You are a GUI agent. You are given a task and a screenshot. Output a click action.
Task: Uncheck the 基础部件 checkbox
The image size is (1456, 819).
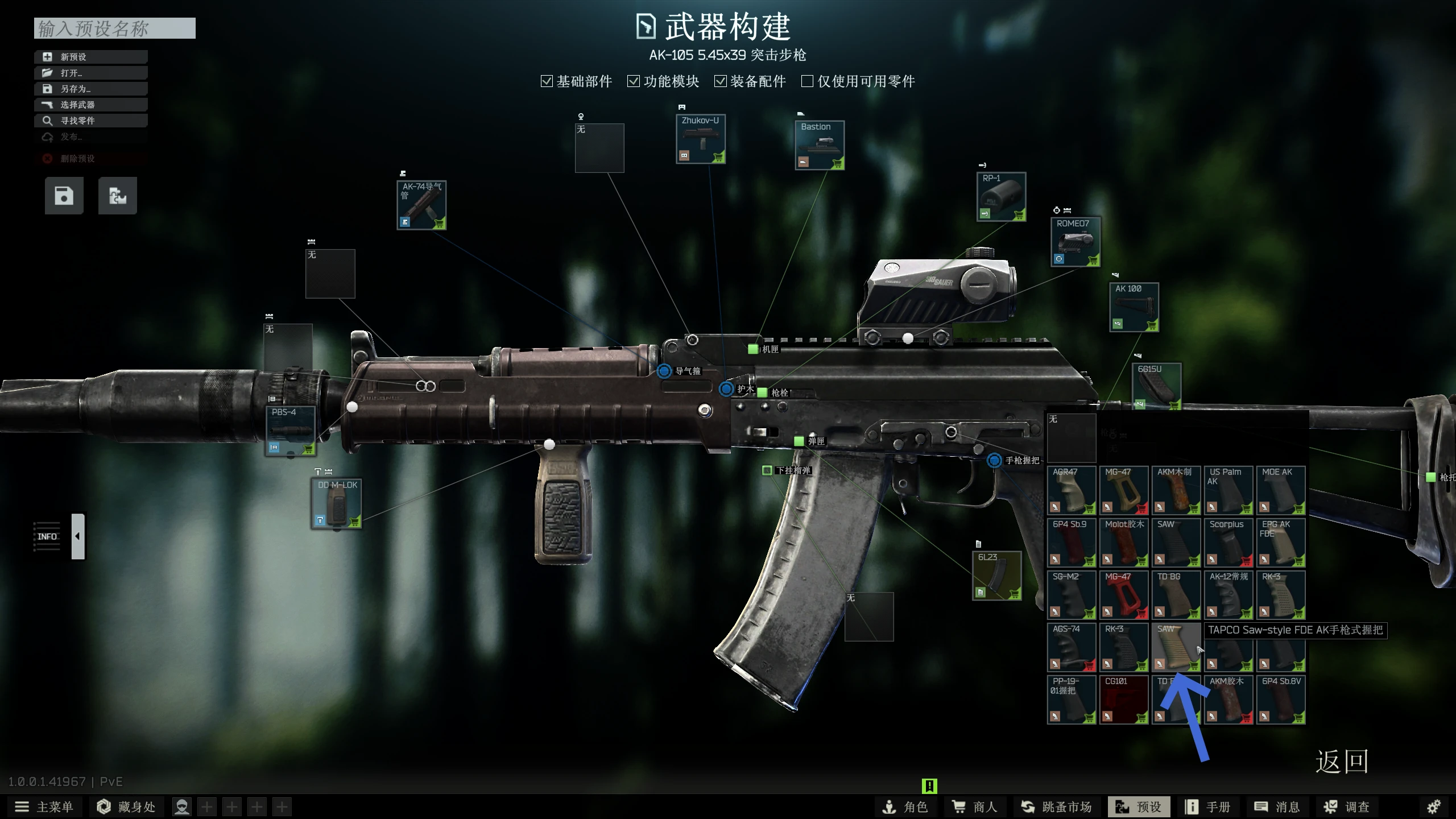click(x=547, y=81)
